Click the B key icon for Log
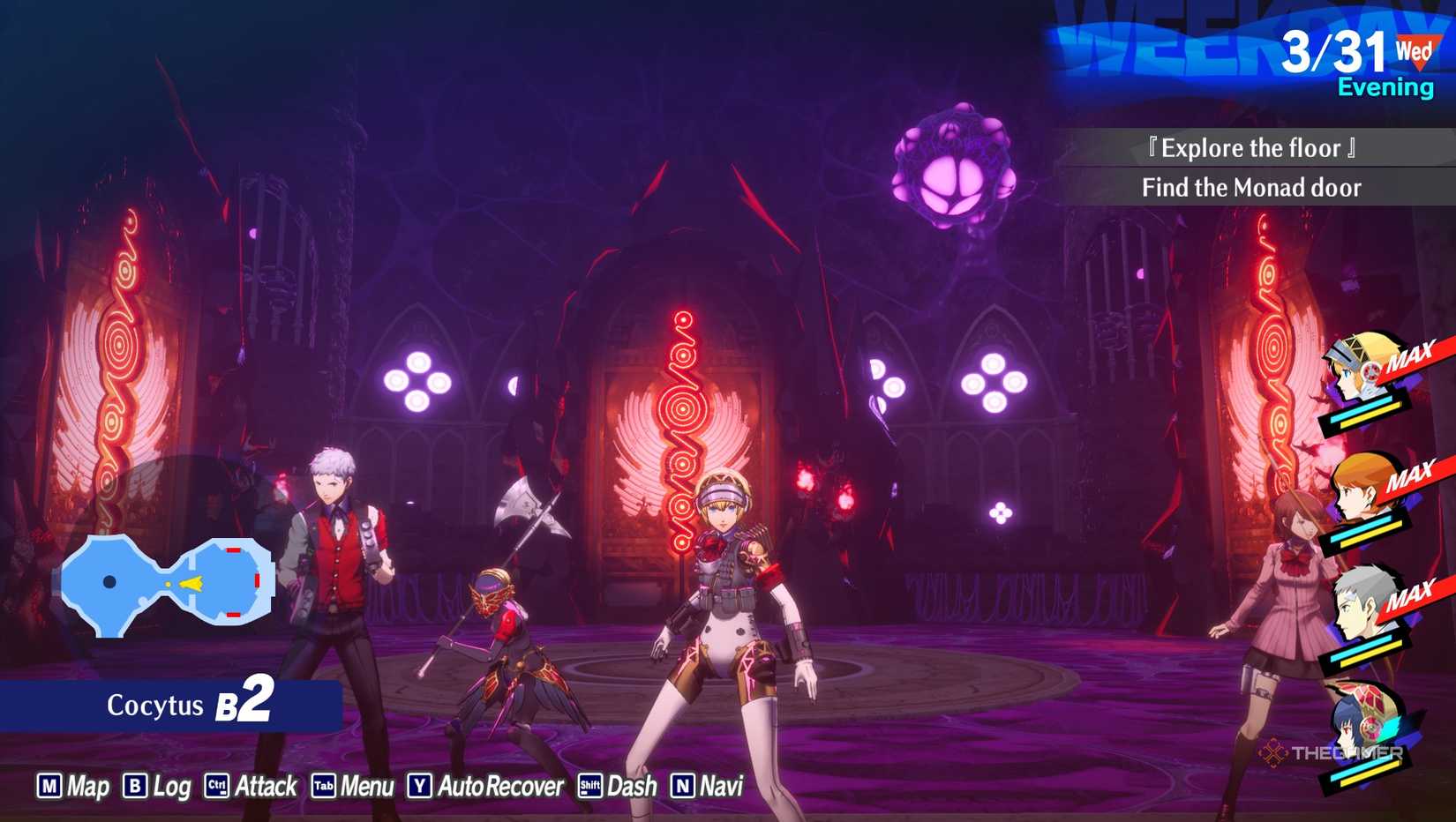Screen dimensions: 1456x822 [133, 786]
